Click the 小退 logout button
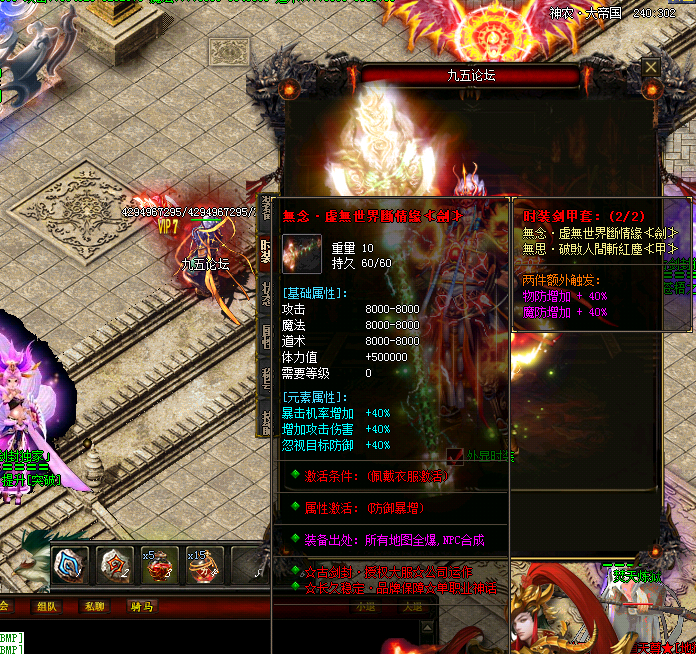This screenshot has width=696, height=654. point(366,606)
